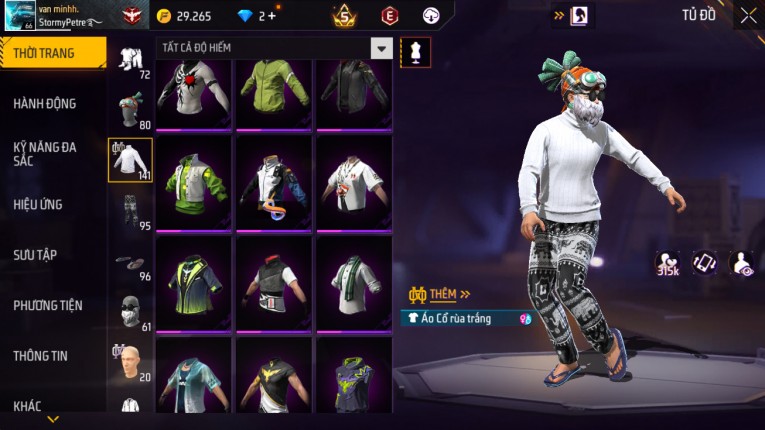765x430 pixels.
Task: Switch to the Kỹ Năng Đa Sắc tab
Action: pos(45,153)
